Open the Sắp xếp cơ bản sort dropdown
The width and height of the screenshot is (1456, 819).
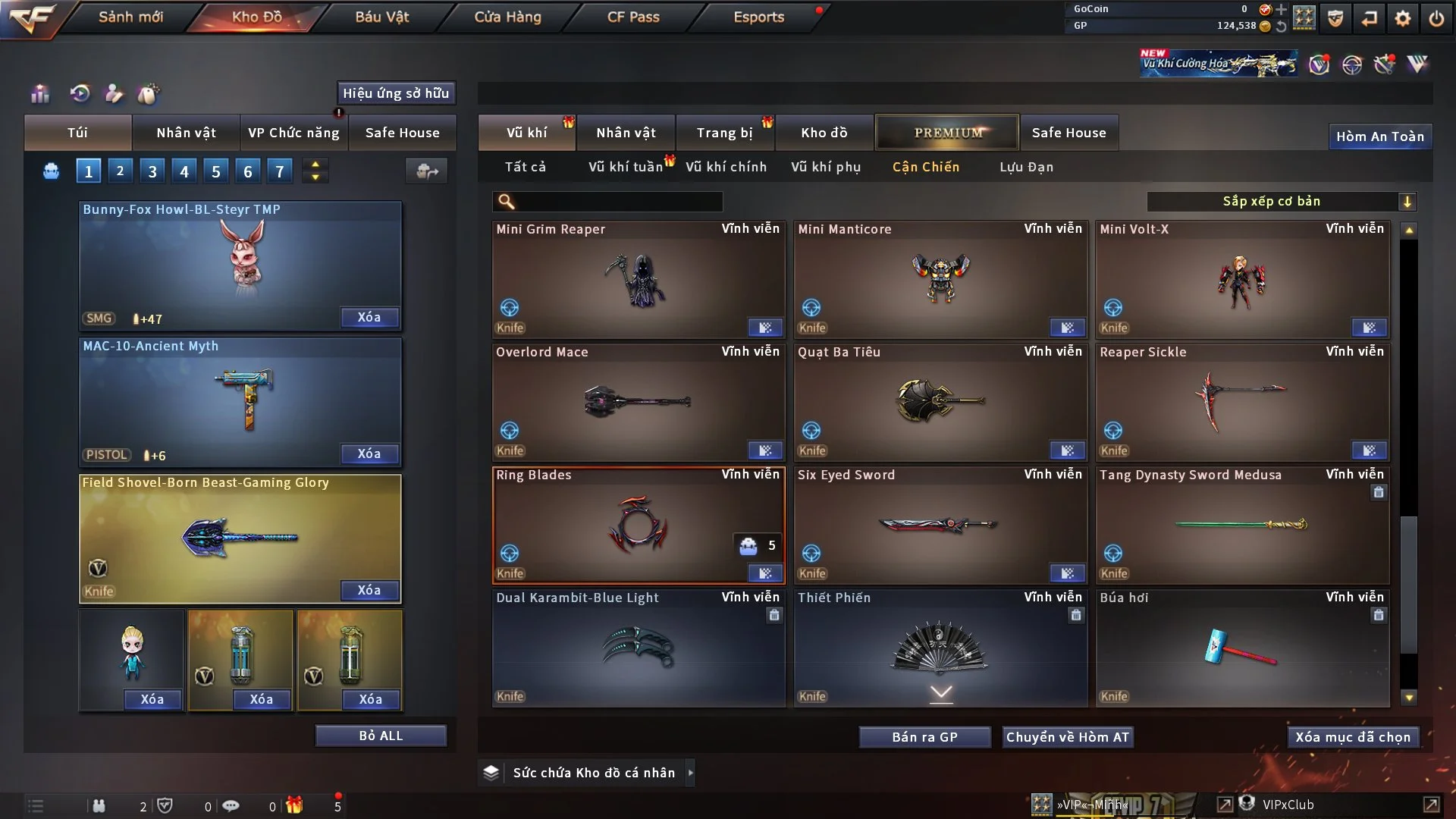click(1281, 201)
